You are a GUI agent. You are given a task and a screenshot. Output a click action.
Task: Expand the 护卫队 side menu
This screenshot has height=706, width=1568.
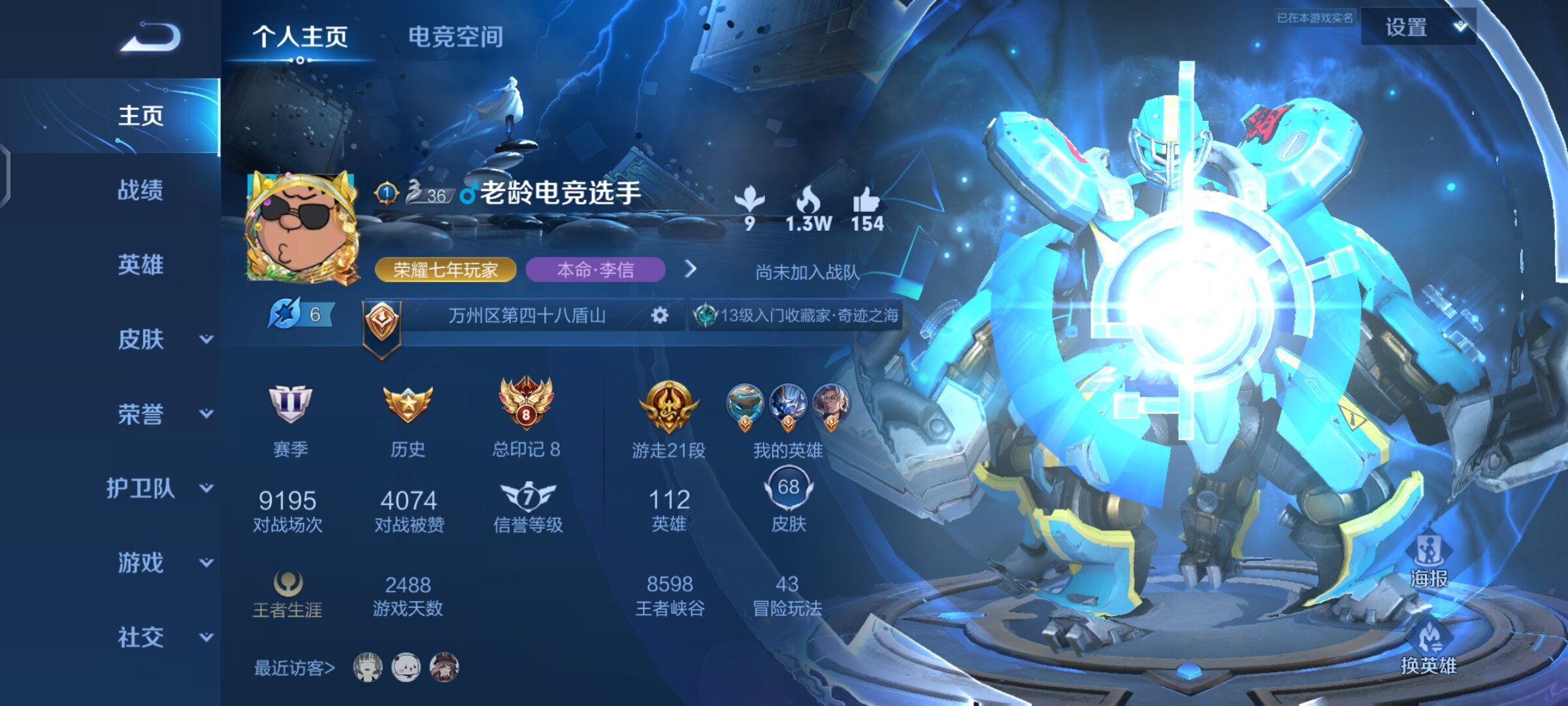(x=160, y=488)
